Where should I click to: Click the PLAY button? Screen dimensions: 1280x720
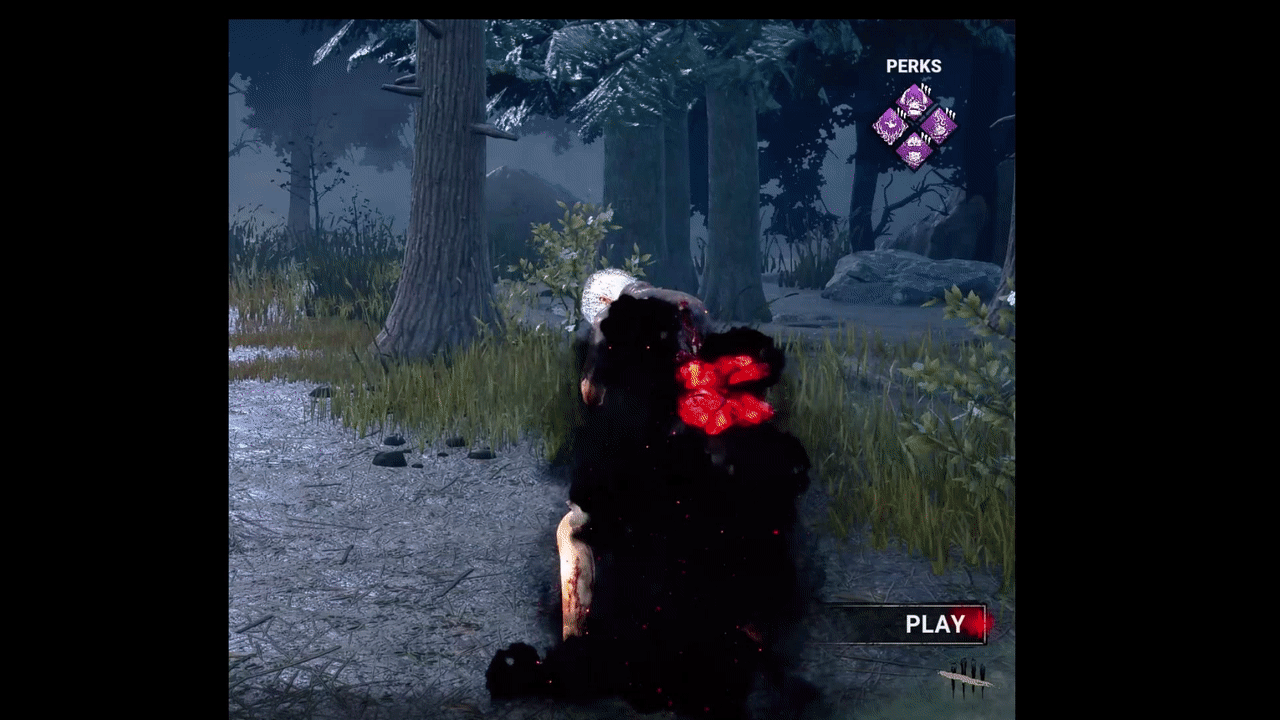934,624
